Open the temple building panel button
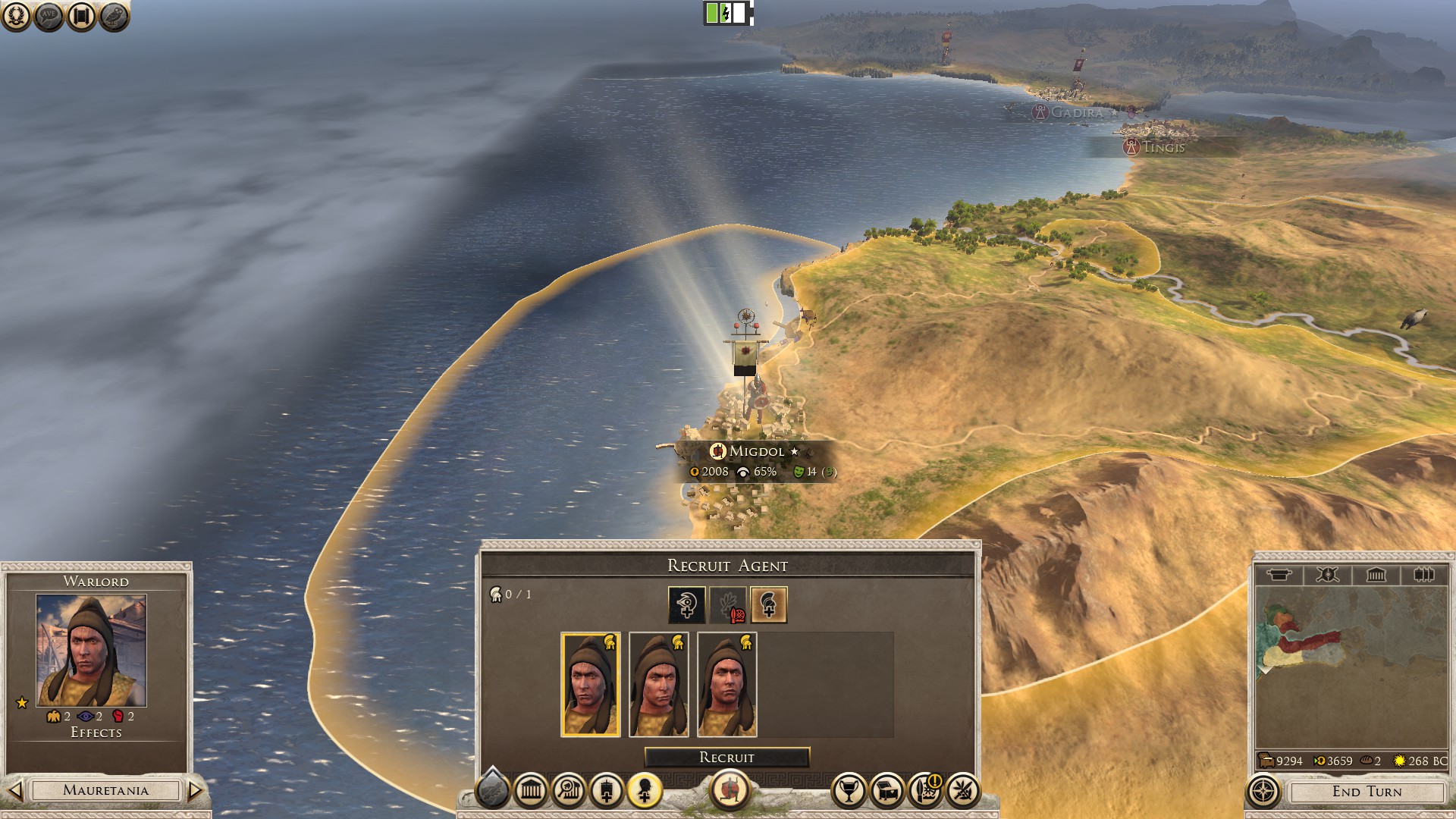 [531, 792]
